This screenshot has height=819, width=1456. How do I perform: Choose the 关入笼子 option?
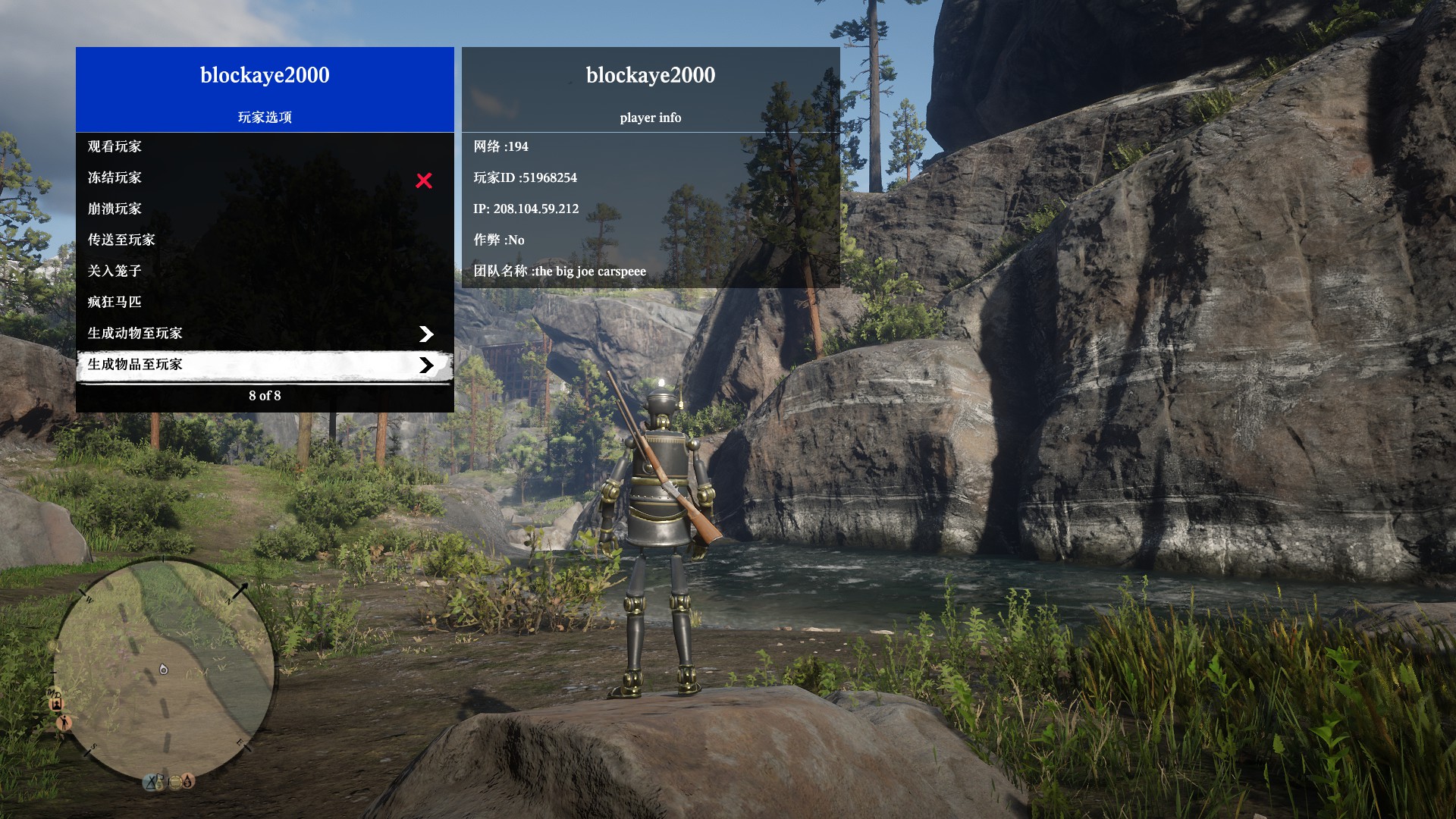(115, 271)
